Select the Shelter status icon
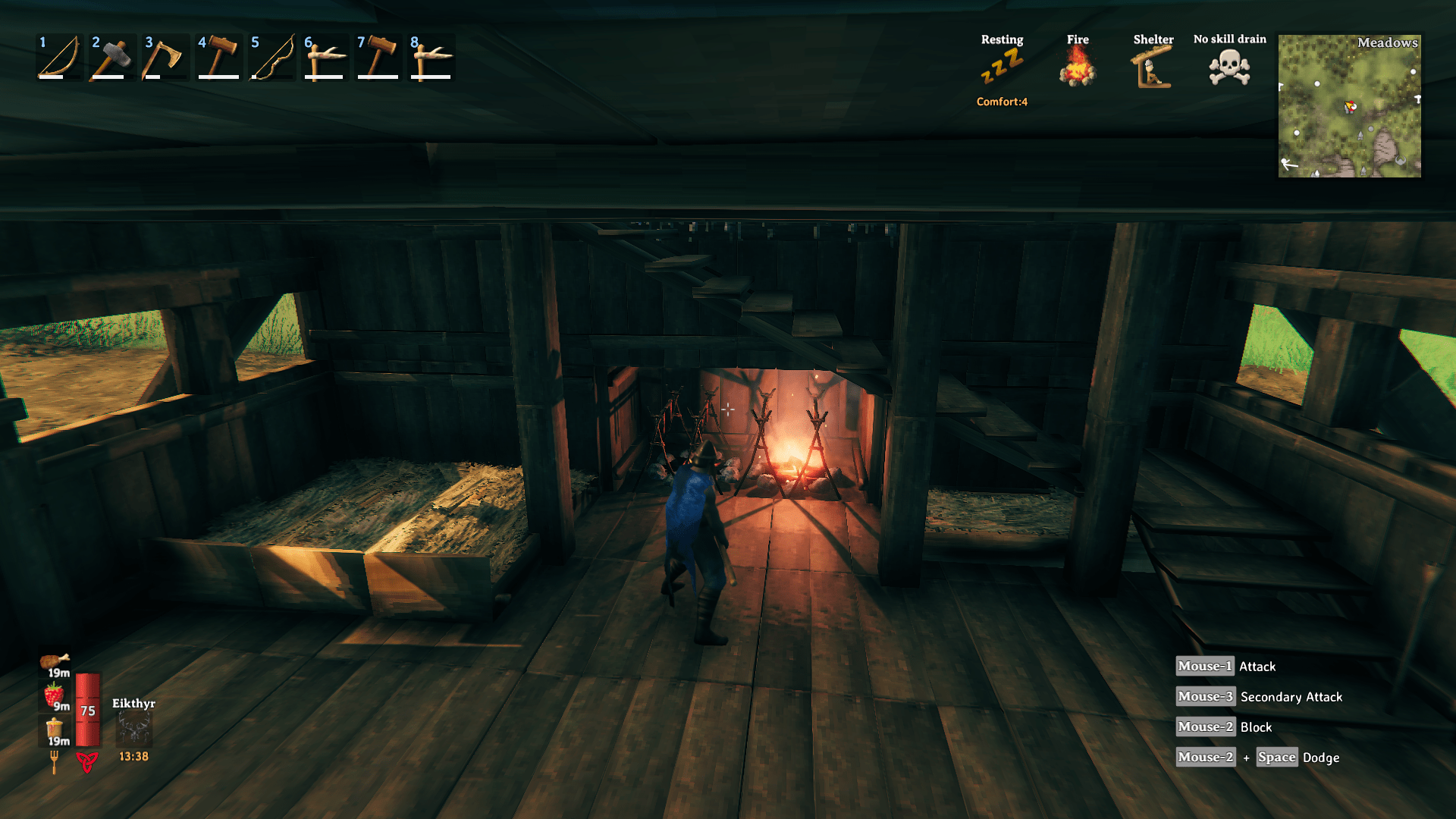 (1153, 67)
